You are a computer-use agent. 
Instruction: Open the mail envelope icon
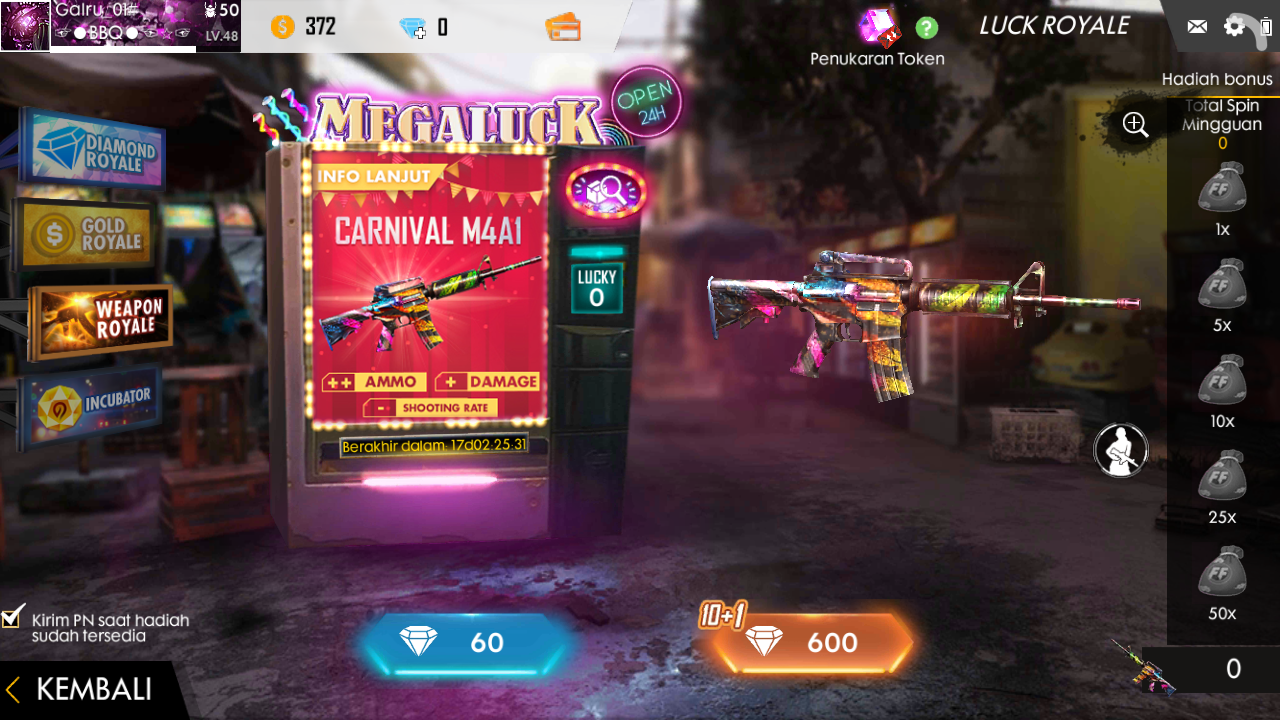1196,26
